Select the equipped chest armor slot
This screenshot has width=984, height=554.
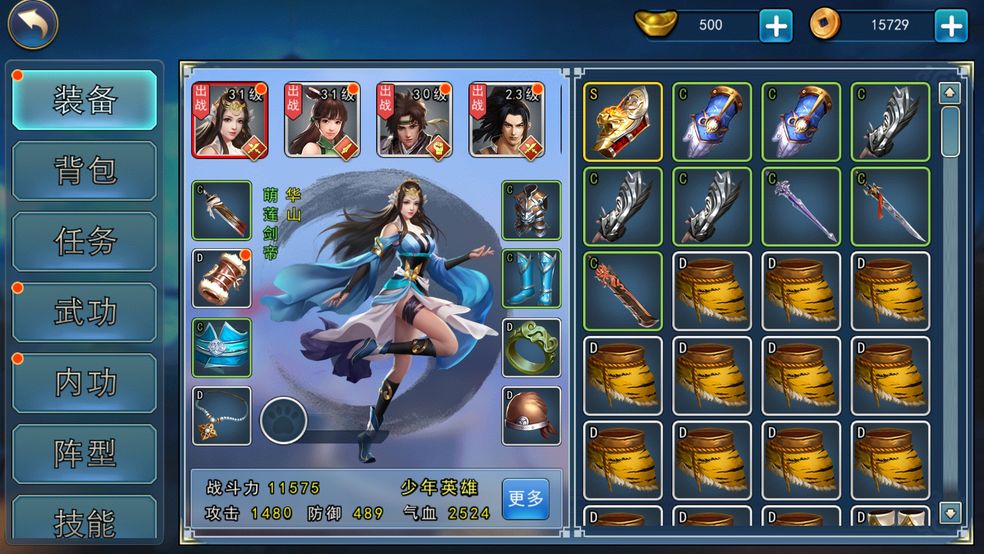pyautogui.click(x=531, y=210)
